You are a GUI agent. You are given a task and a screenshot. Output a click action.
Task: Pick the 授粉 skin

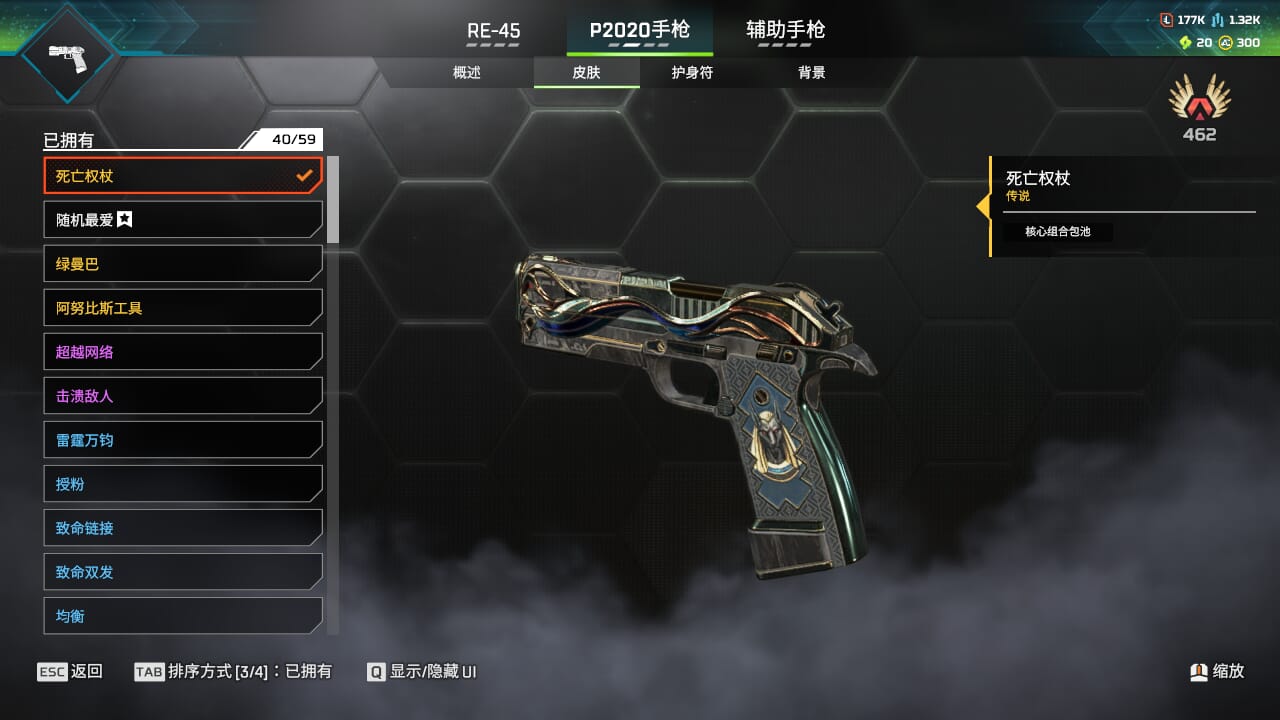(183, 484)
